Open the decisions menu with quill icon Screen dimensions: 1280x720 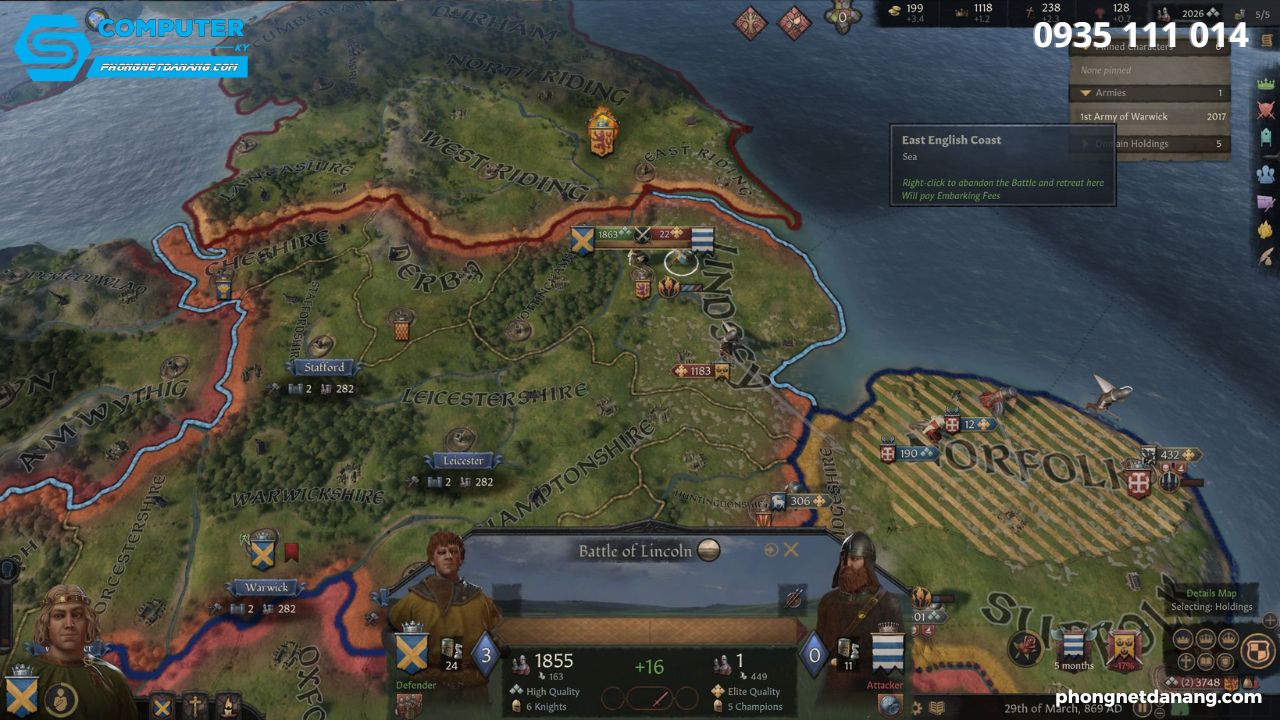pyautogui.click(x=1266, y=256)
